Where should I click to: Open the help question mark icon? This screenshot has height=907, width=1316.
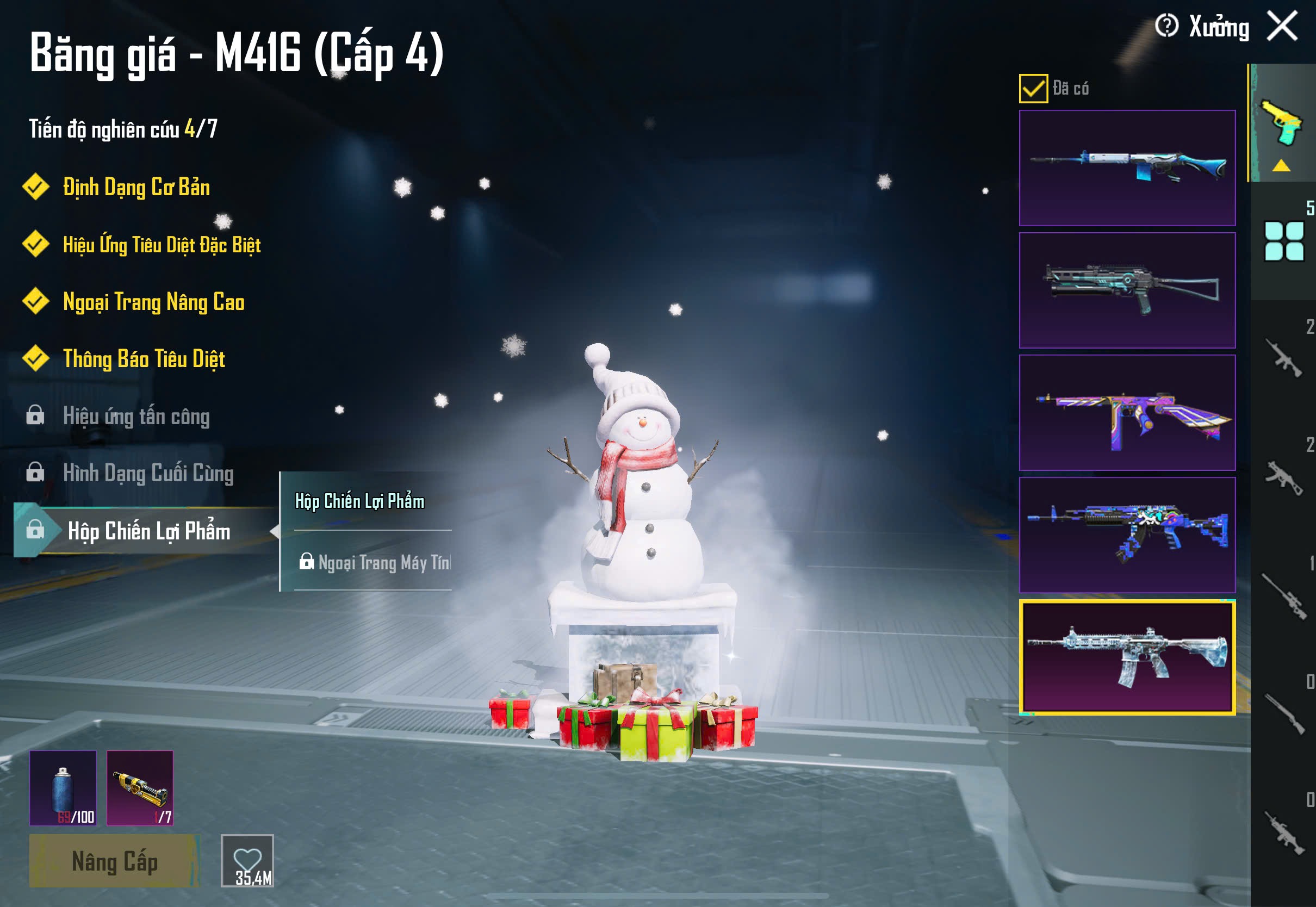coord(1166,26)
